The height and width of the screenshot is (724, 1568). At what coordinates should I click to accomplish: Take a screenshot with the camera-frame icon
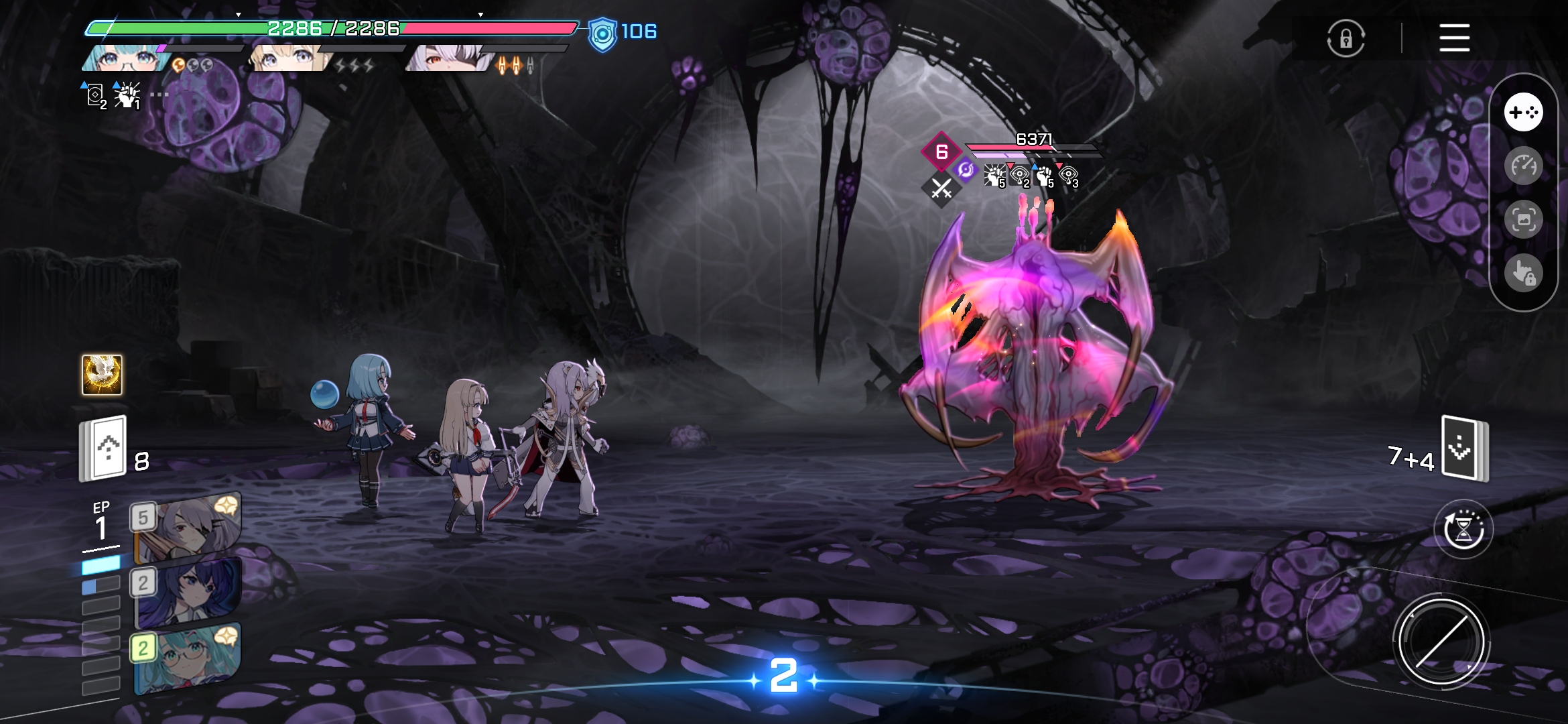[x=1523, y=219]
